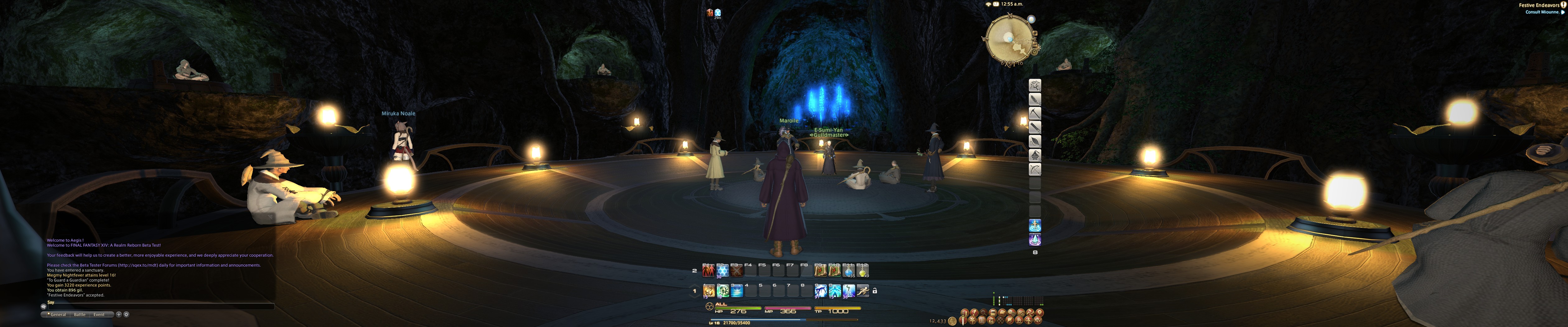The width and height of the screenshot is (1568, 327).
Task: Toggle the hotbar padlock icon
Action: (875, 291)
